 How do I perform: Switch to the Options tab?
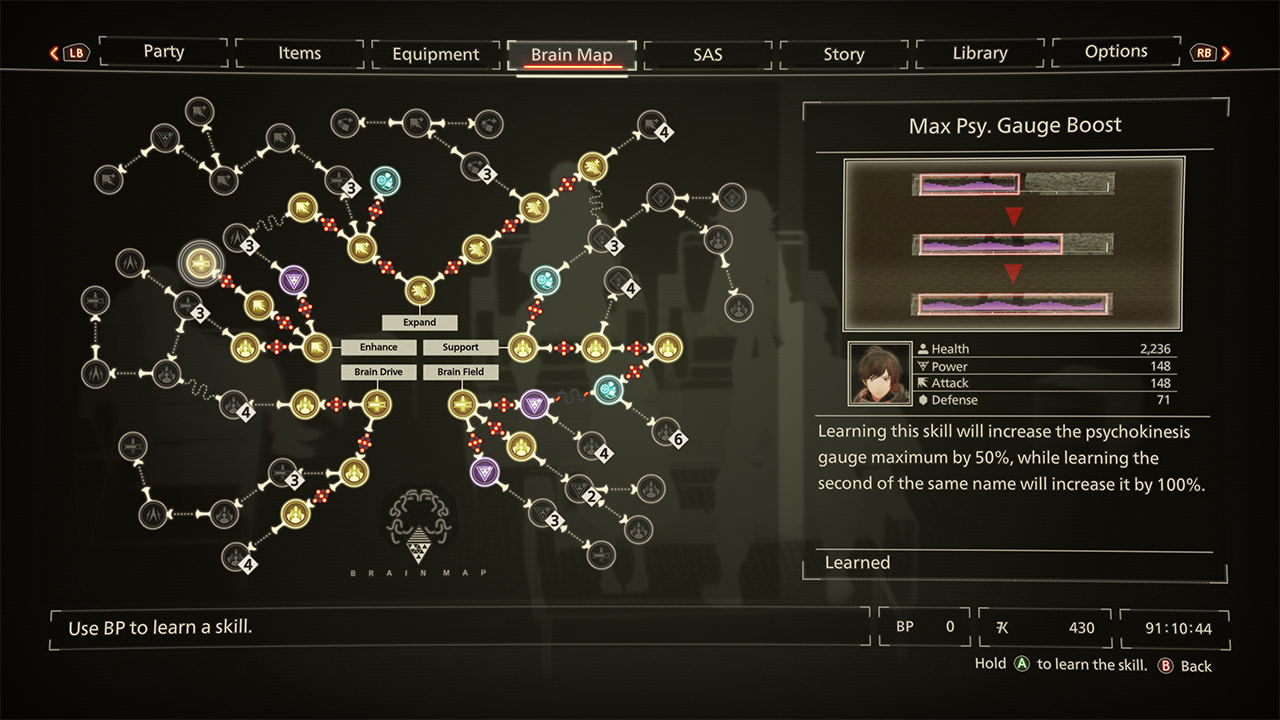pyautogui.click(x=1116, y=52)
